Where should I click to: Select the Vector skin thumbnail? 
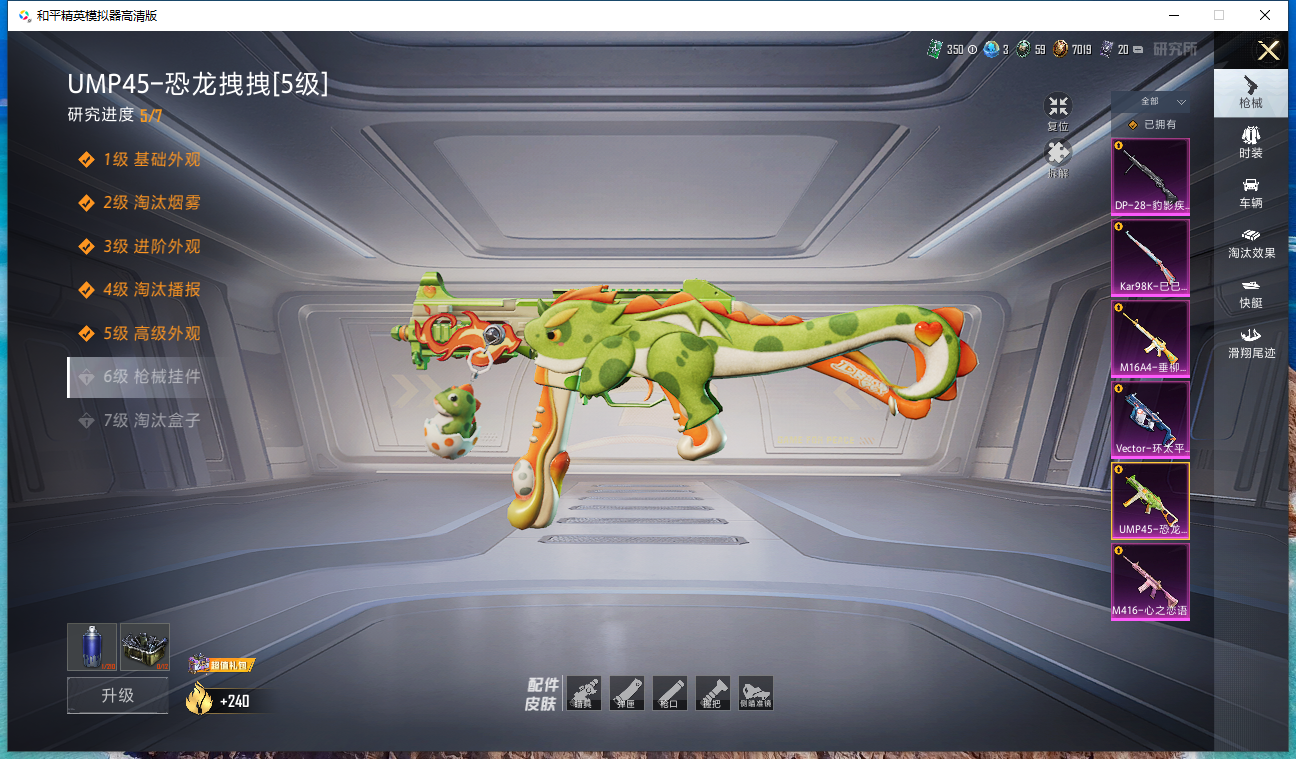pyautogui.click(x=1150, y=419)
